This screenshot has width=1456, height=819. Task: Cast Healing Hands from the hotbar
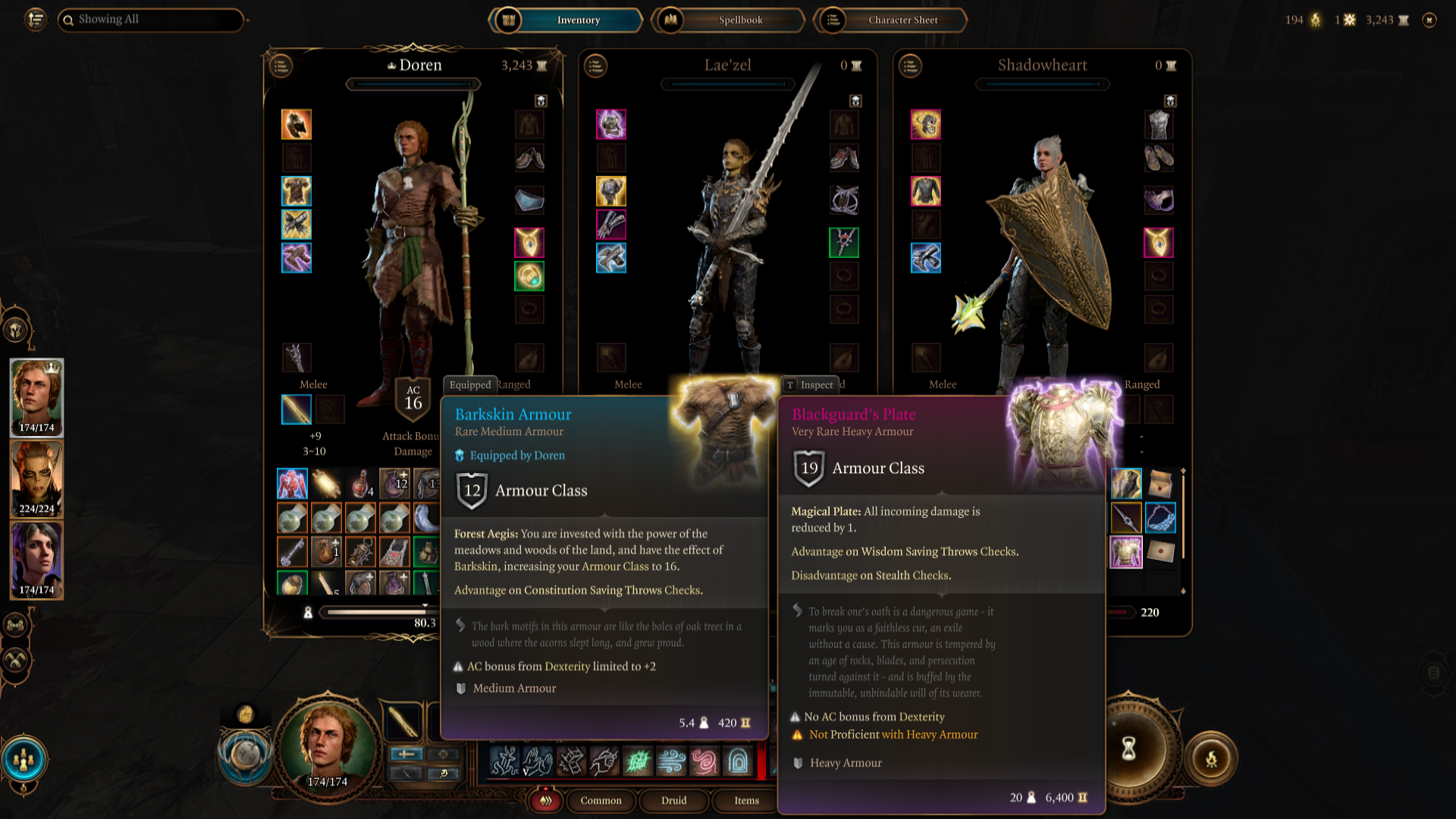click(x=538, y=762)
